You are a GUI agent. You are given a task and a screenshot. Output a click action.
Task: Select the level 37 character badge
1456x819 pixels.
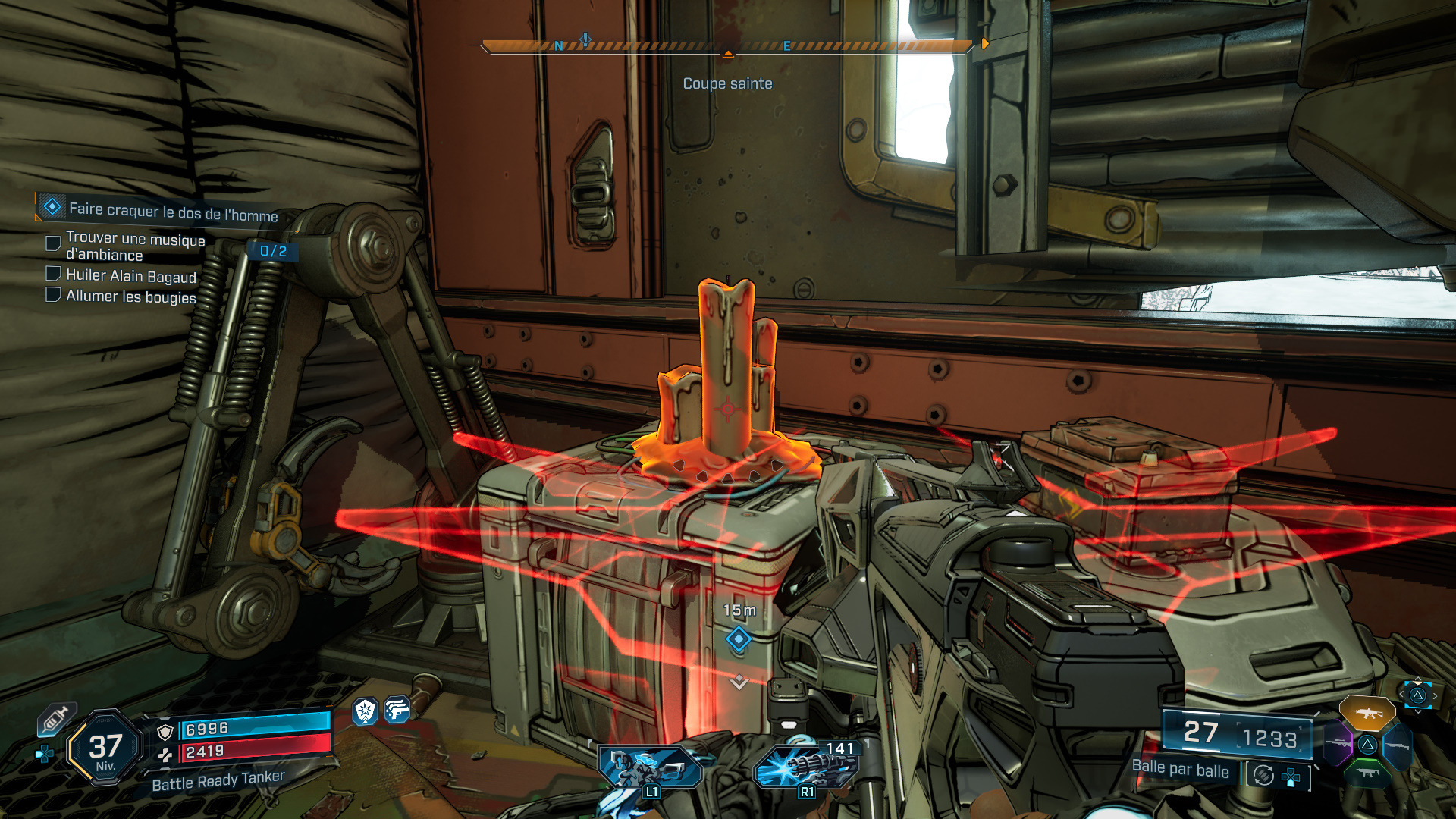(x=105, y=748)
